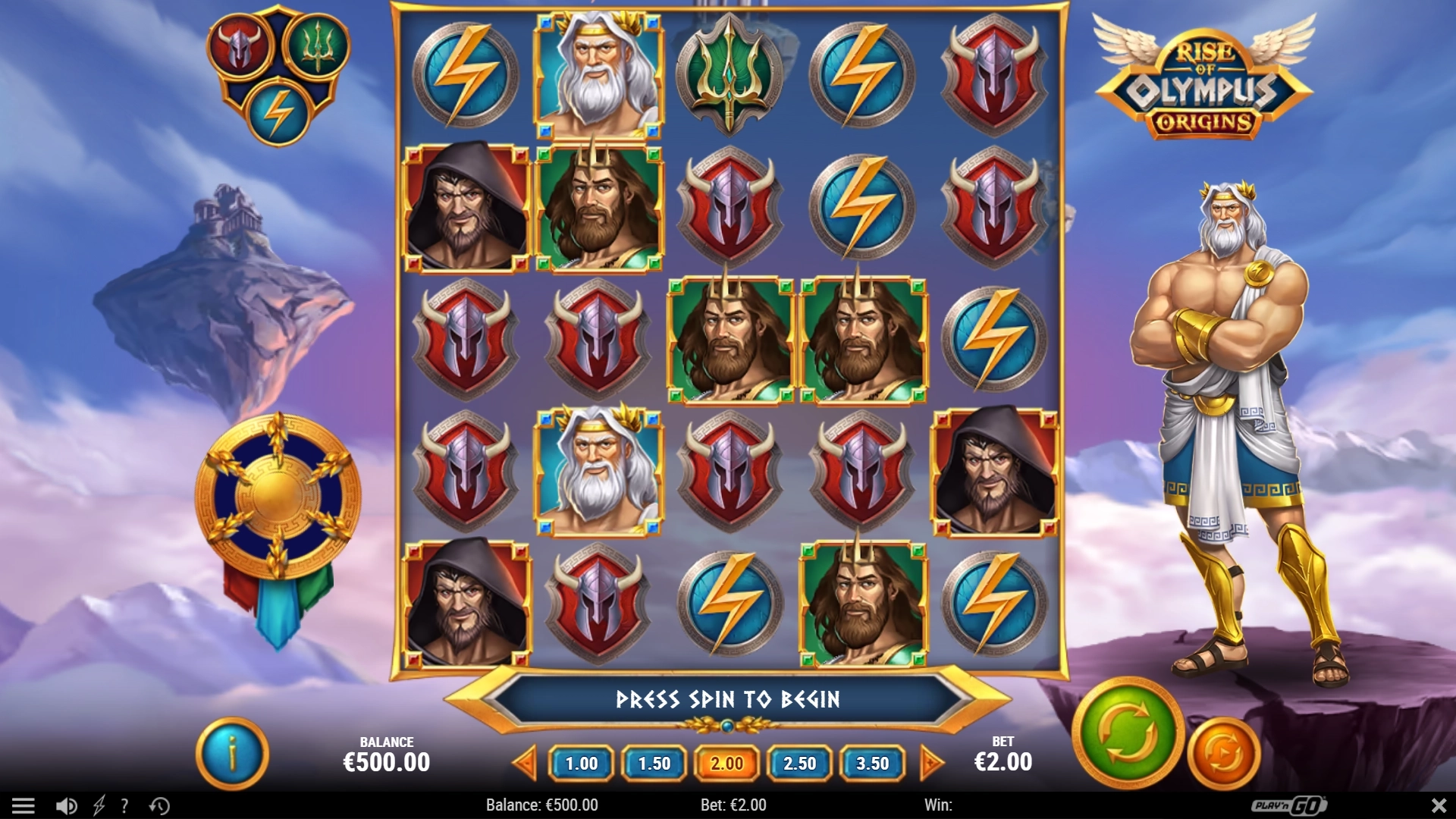This screenshot has height=819, width=1456.
Task: Toggle fast play lightning icon
Action: point(99,805)
